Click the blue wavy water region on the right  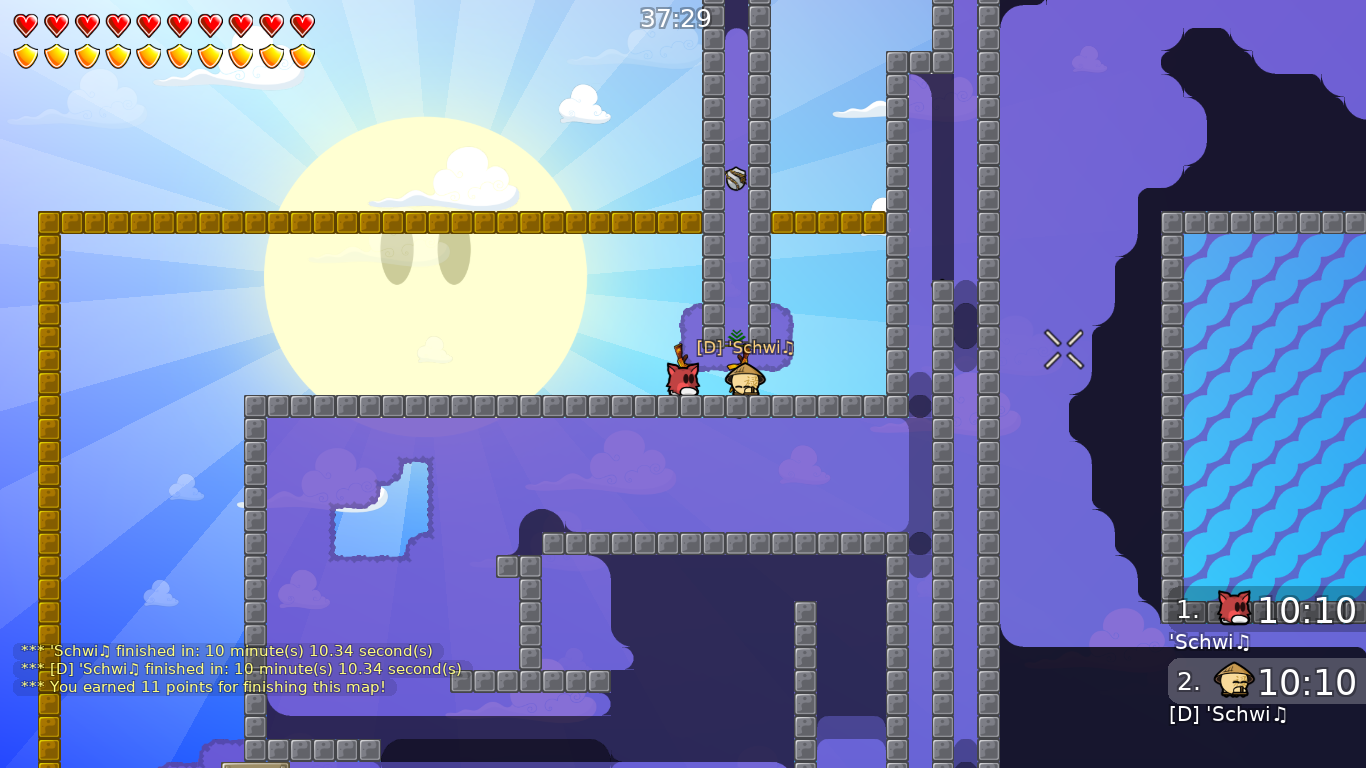[1270, 400]
